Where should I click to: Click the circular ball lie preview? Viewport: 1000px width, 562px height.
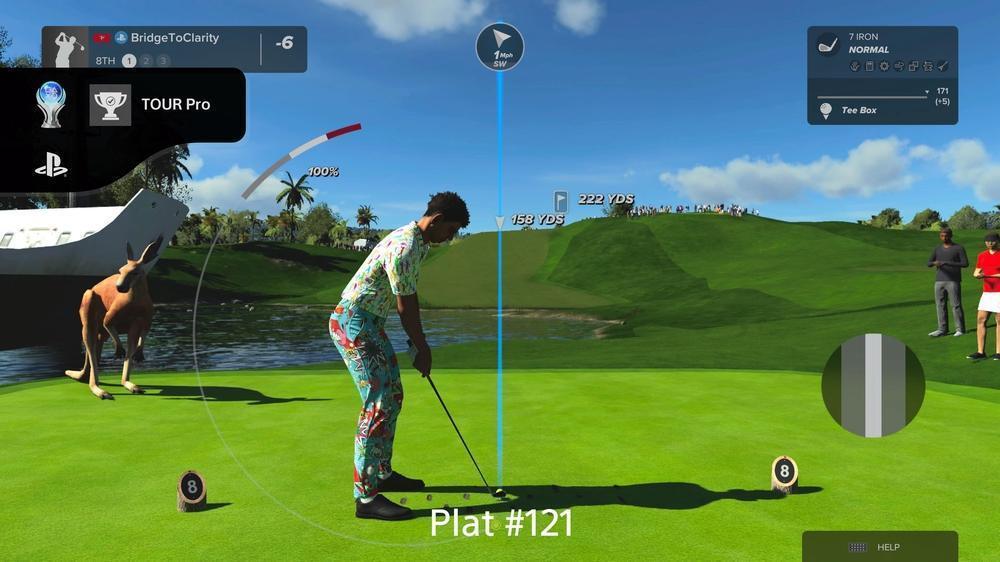pyautogui.click(x=872, y=385)
